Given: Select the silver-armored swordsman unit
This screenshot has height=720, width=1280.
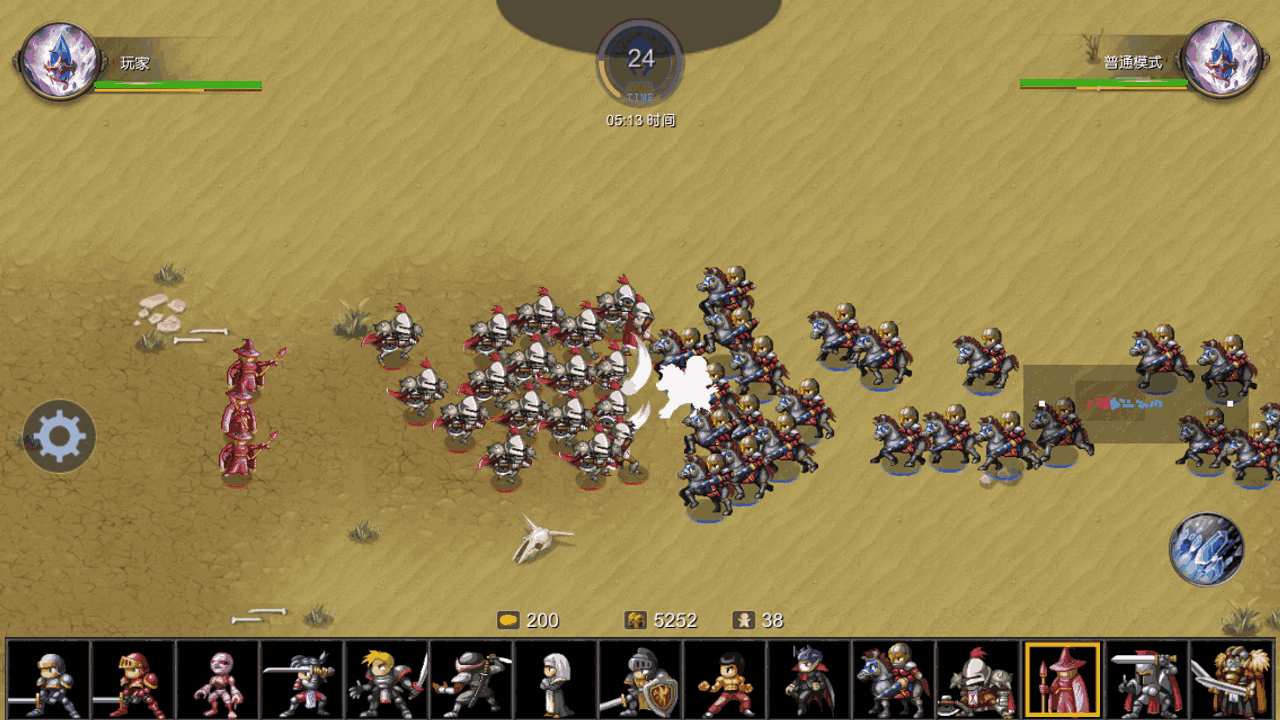Looking at the screenshot, I should pos(48,681).
